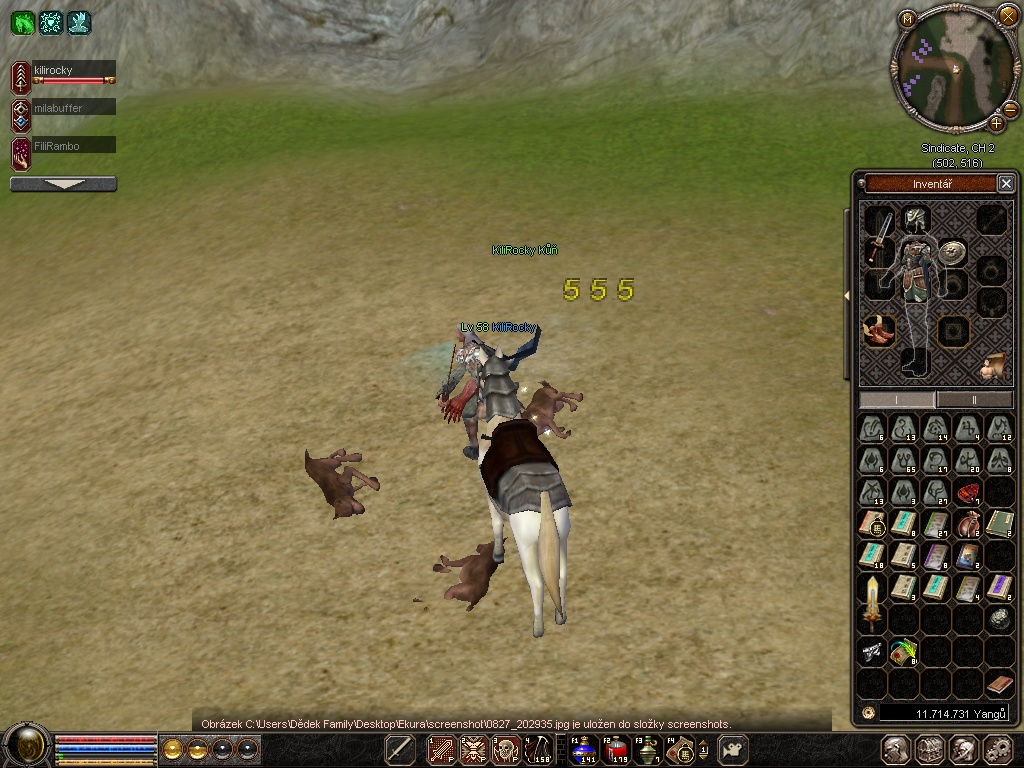The width and height of the screenshot is (1024, 768).
Task: Switch to inventory page II
Action: coord(974,399)
